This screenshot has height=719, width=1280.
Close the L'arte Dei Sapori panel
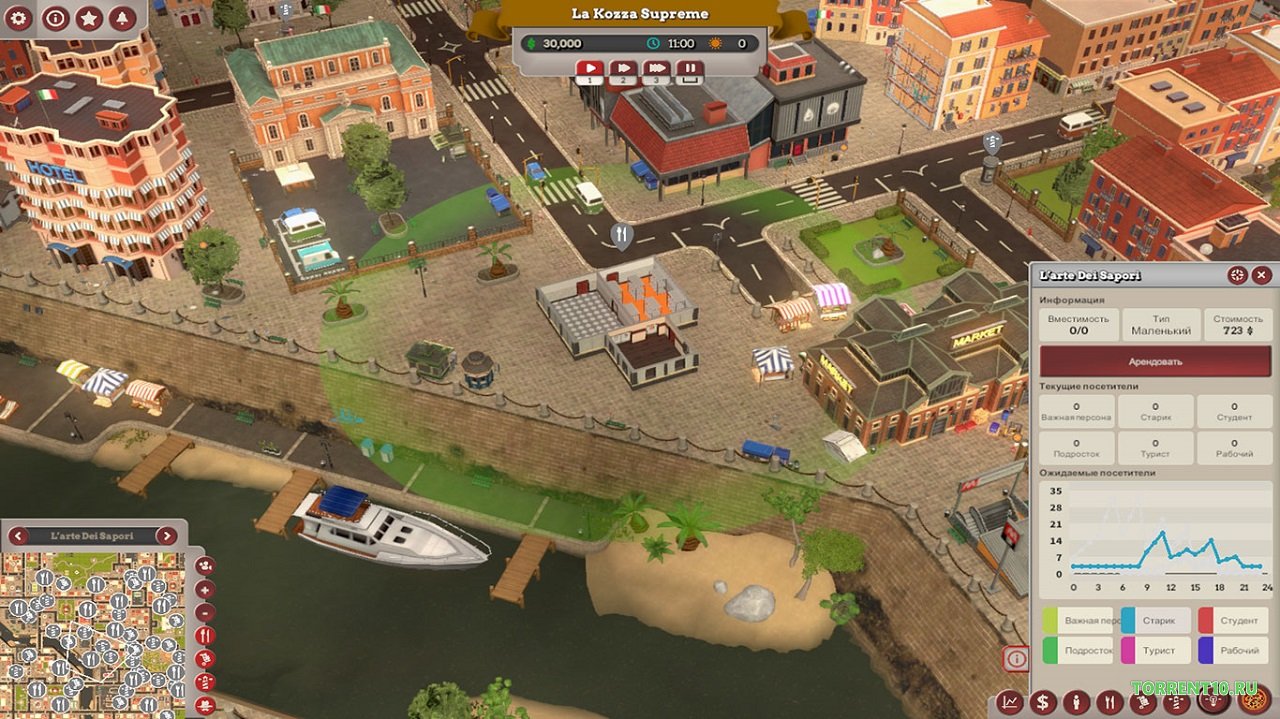pyautogui.click(x=1262, y=275)
